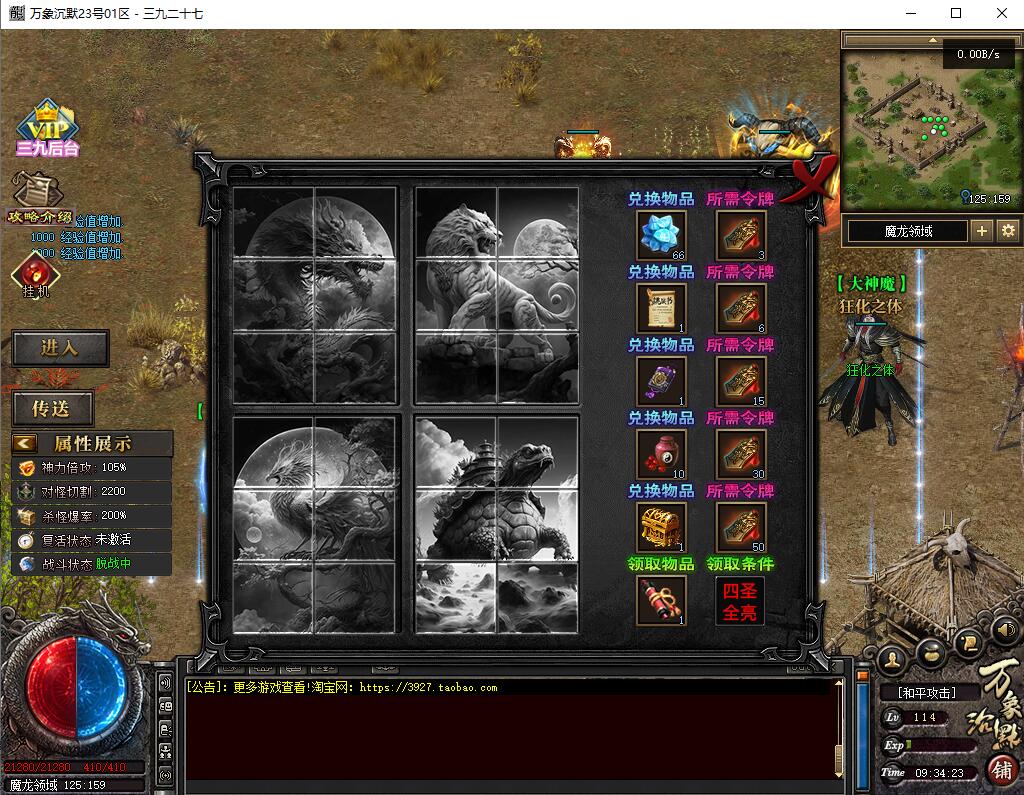Select the blue crystal exchange item

[661, 236]
